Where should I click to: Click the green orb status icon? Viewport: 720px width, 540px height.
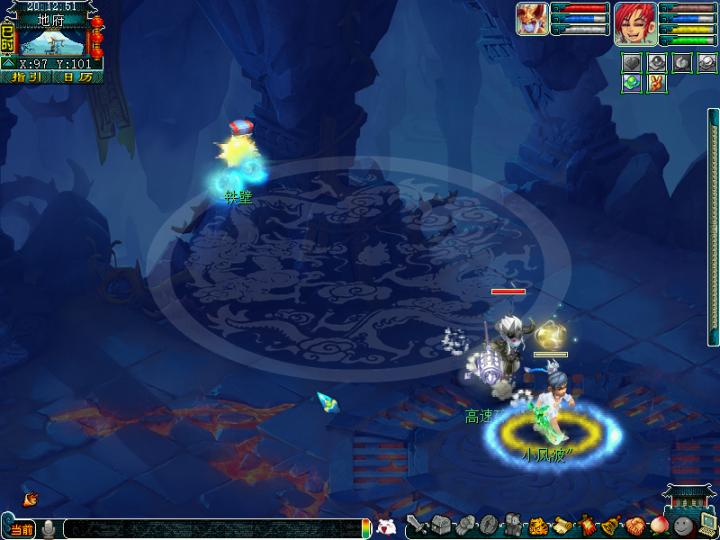[x=630, y=83]
